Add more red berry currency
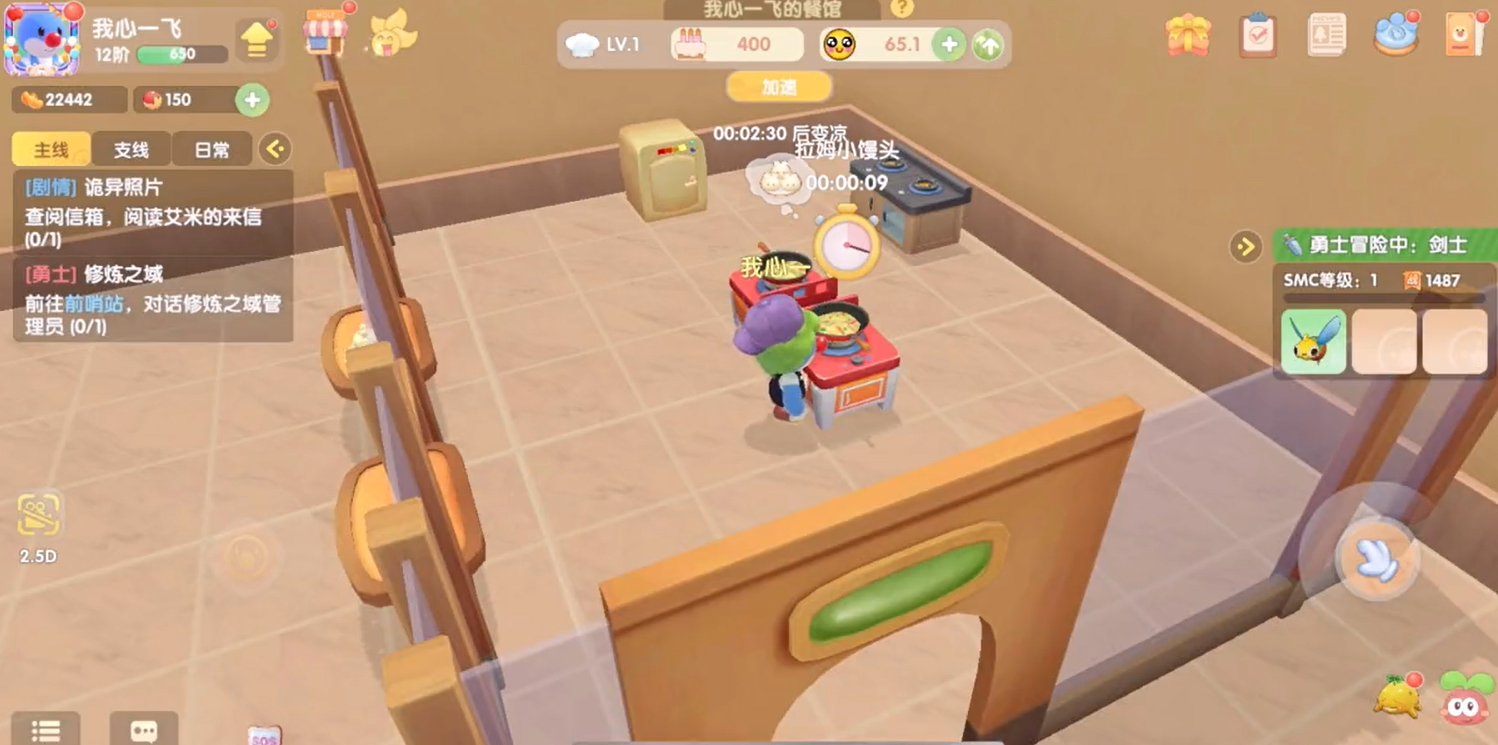Screen dimensions: 1498x745 click(252, 100)
